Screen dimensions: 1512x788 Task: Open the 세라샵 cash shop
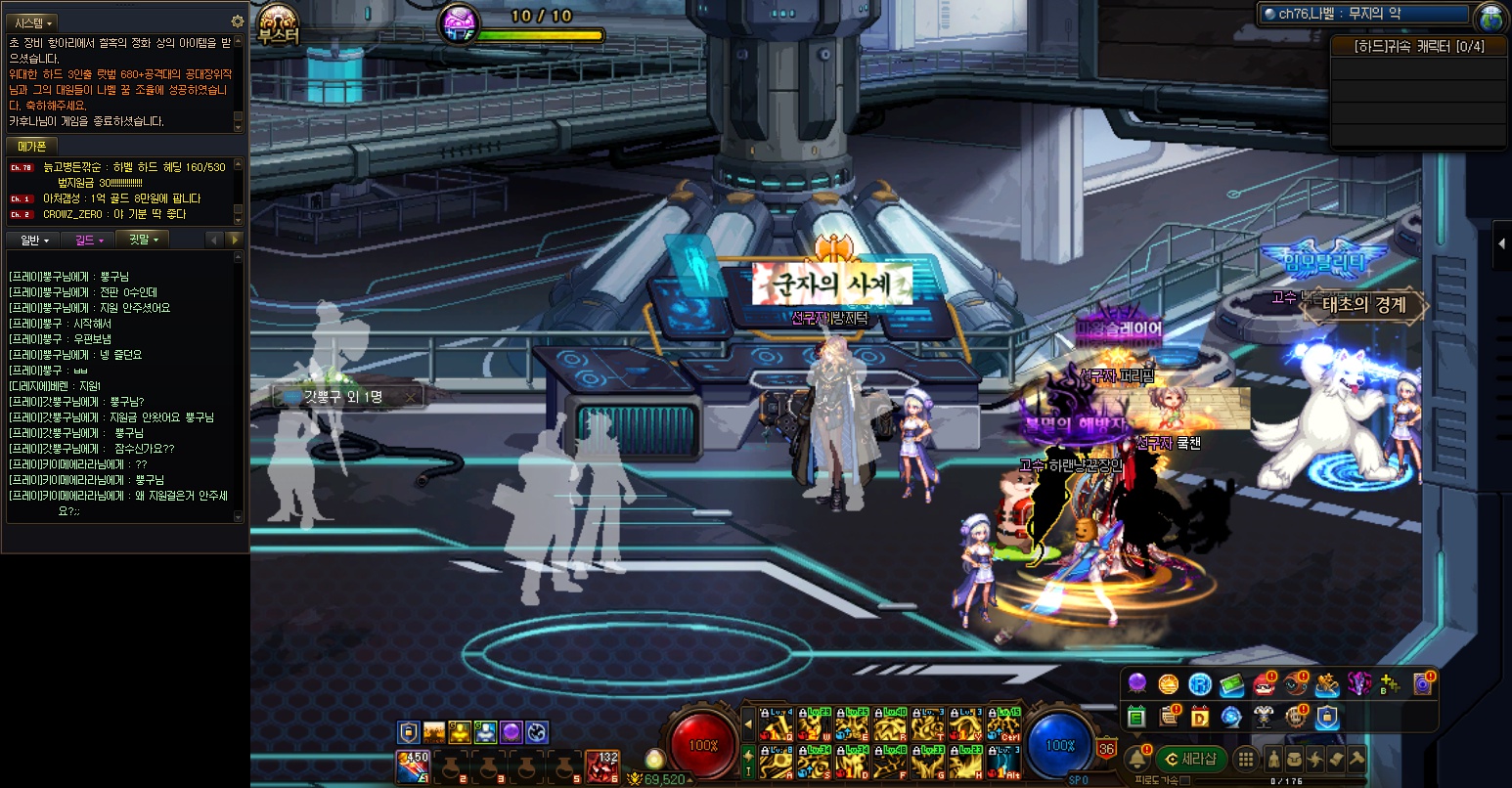click(x=1190, y=759)
